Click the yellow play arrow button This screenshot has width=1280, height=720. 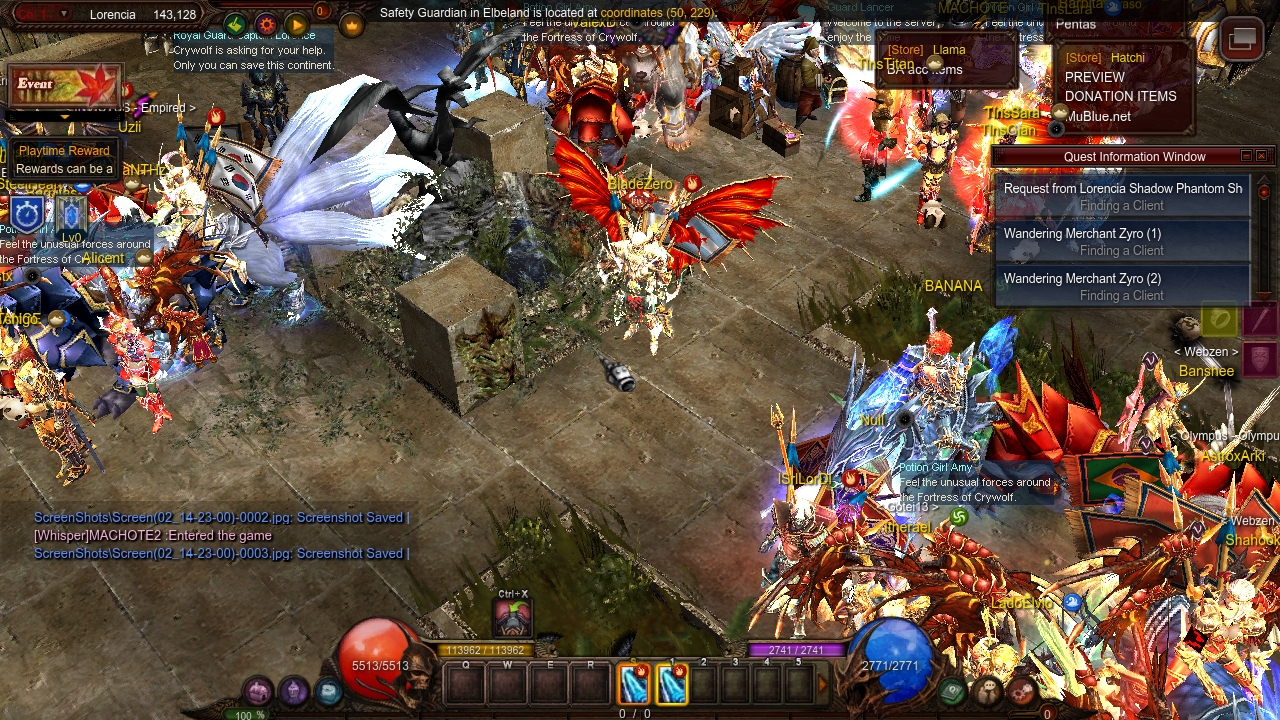(296, 25)
